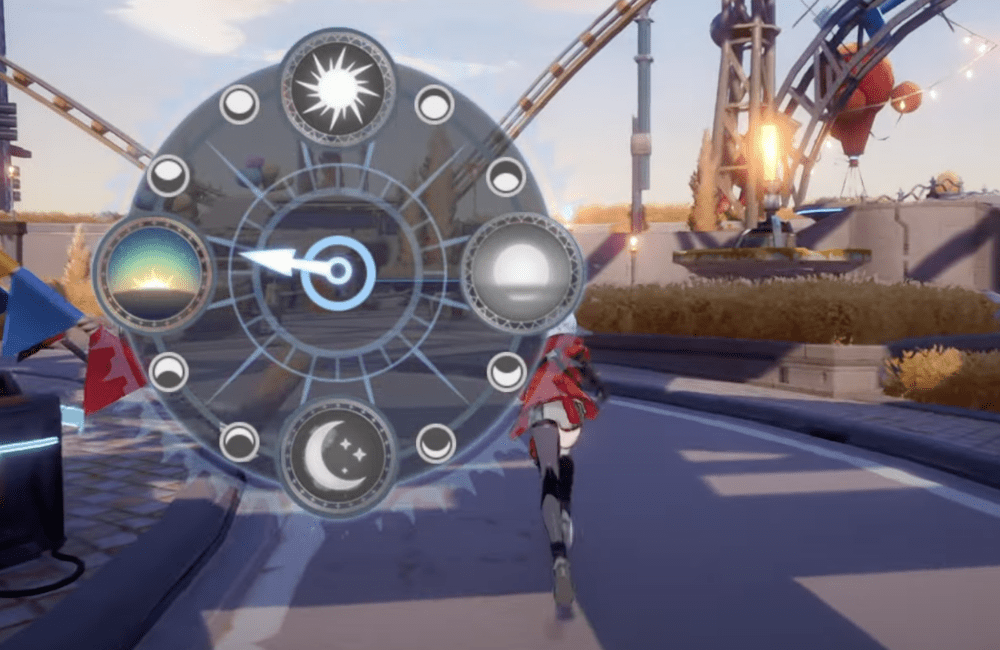Pick the colored sunrise dawn icon

(153, 273)
